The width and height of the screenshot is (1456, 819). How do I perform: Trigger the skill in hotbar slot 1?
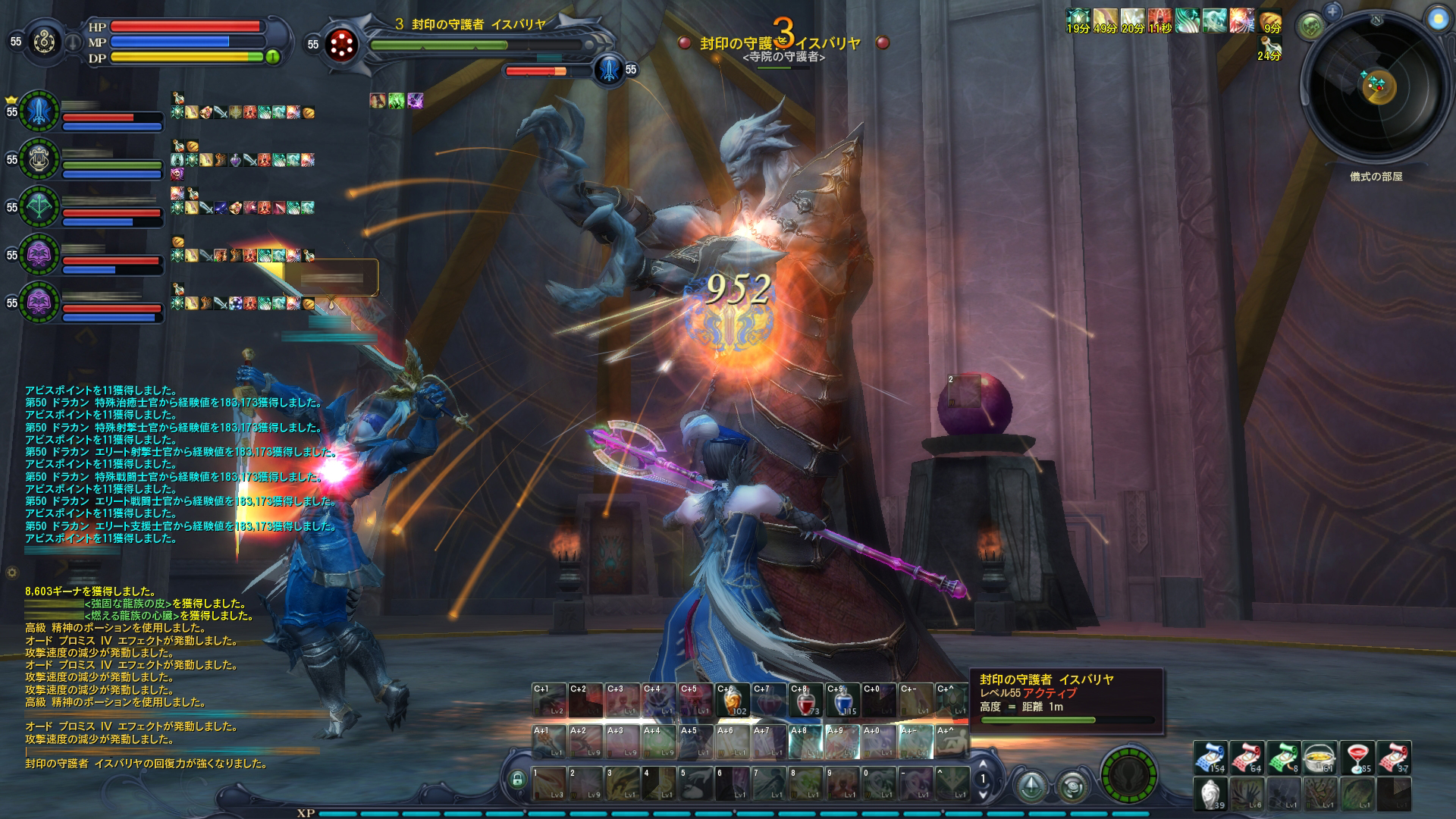click(x=549, y=783)
